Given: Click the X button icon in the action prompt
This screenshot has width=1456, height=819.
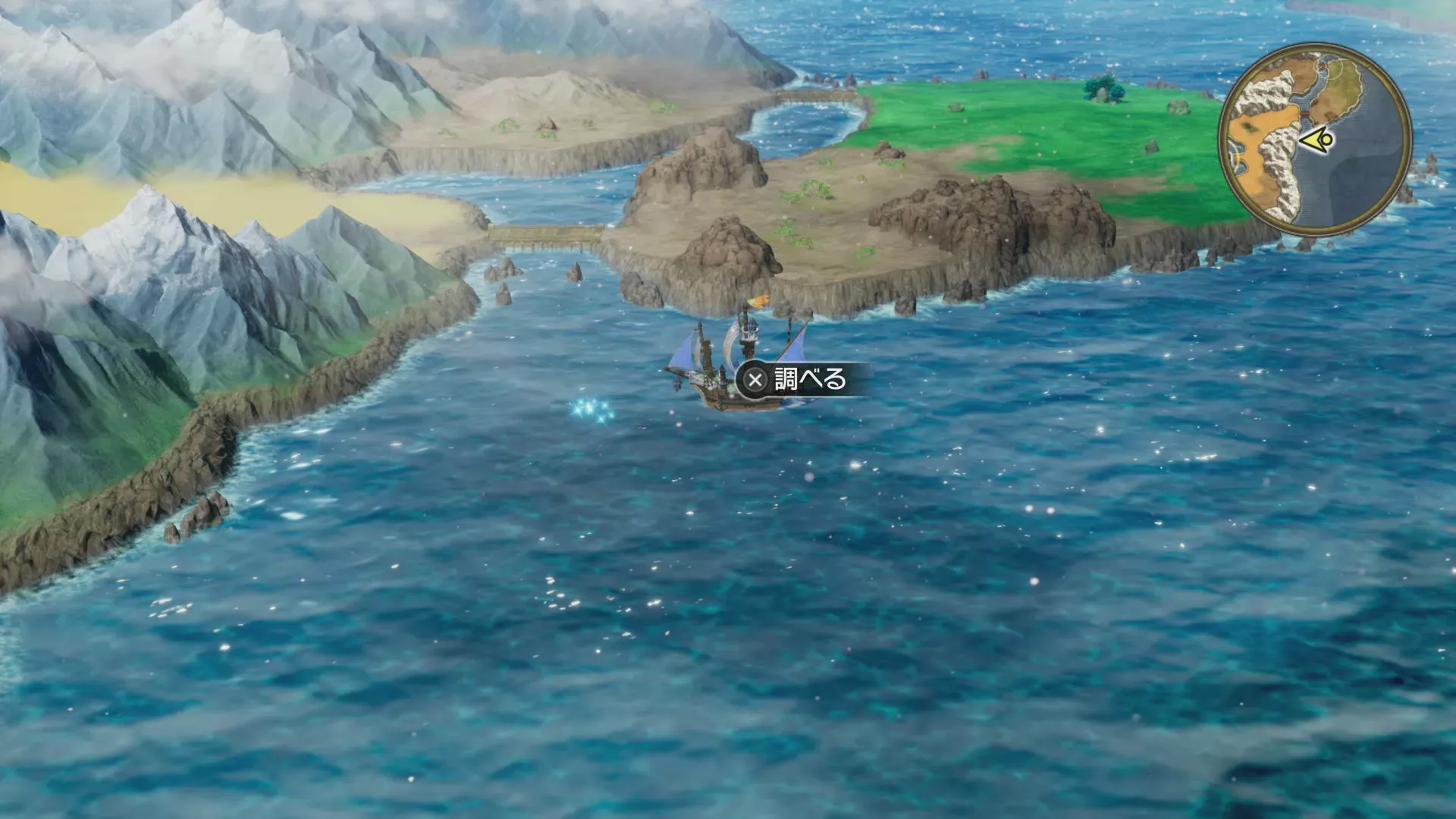Looking at the screenshot, I should click(x=755, y=379).
